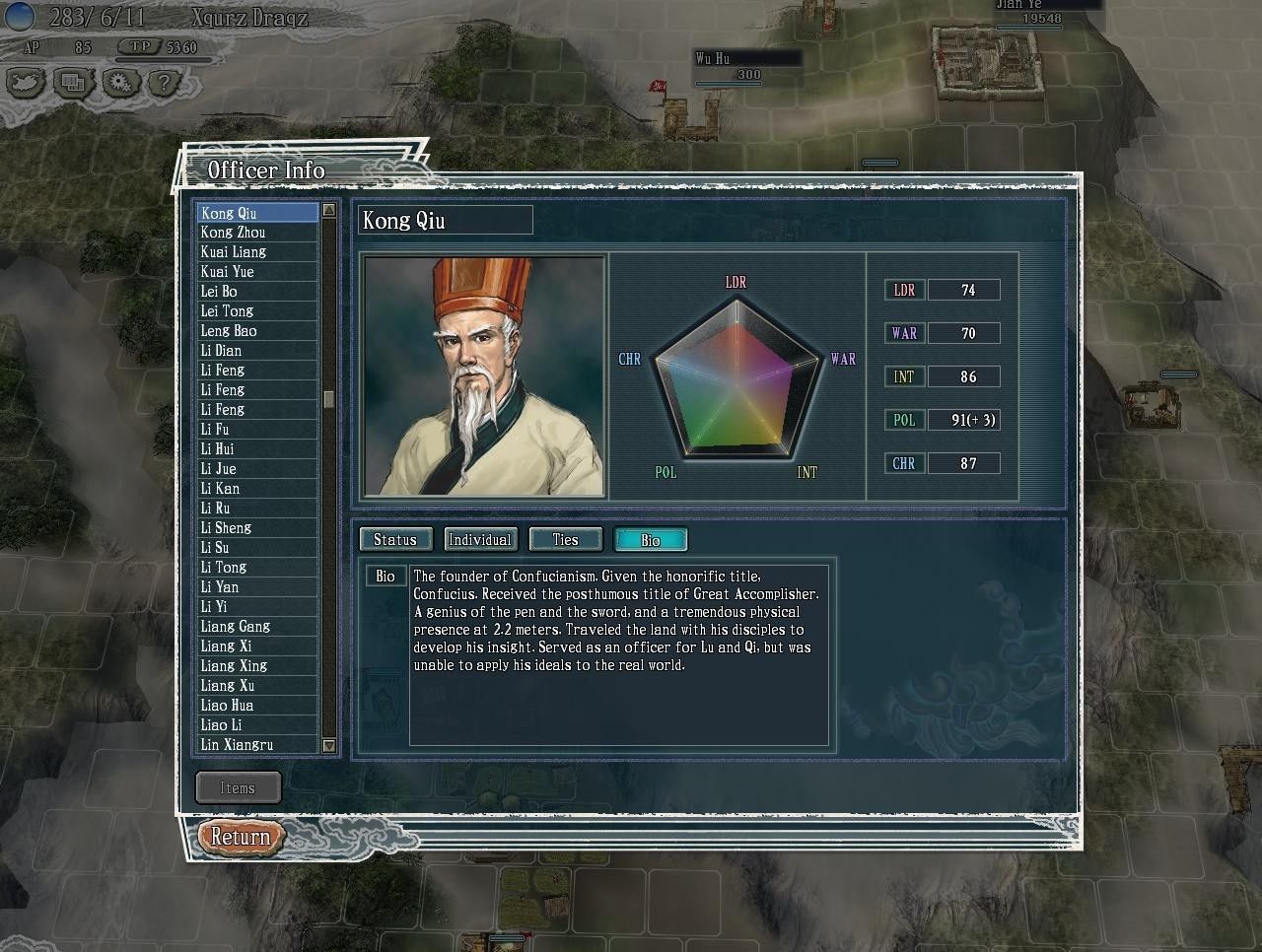Pick Li Ru from the list
The width and height of the screenshot is (1262, 952).
[x=216, y=509]
